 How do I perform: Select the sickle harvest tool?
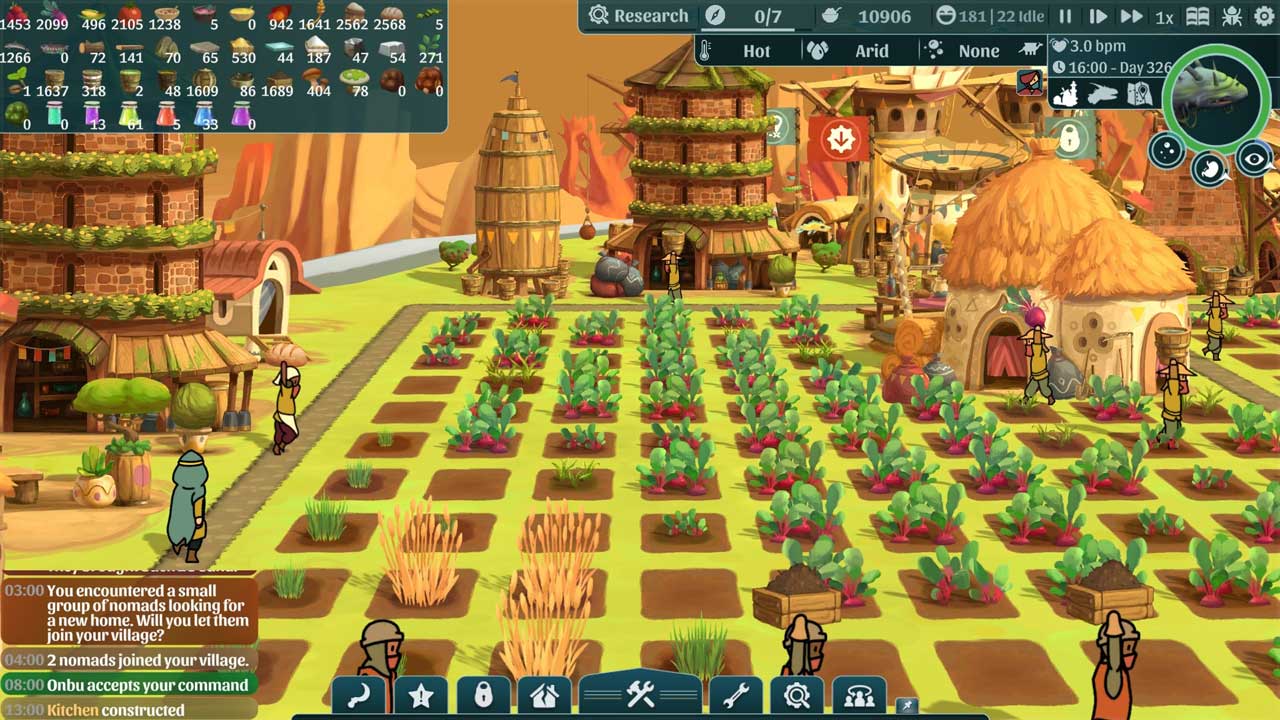click(359, 695)
